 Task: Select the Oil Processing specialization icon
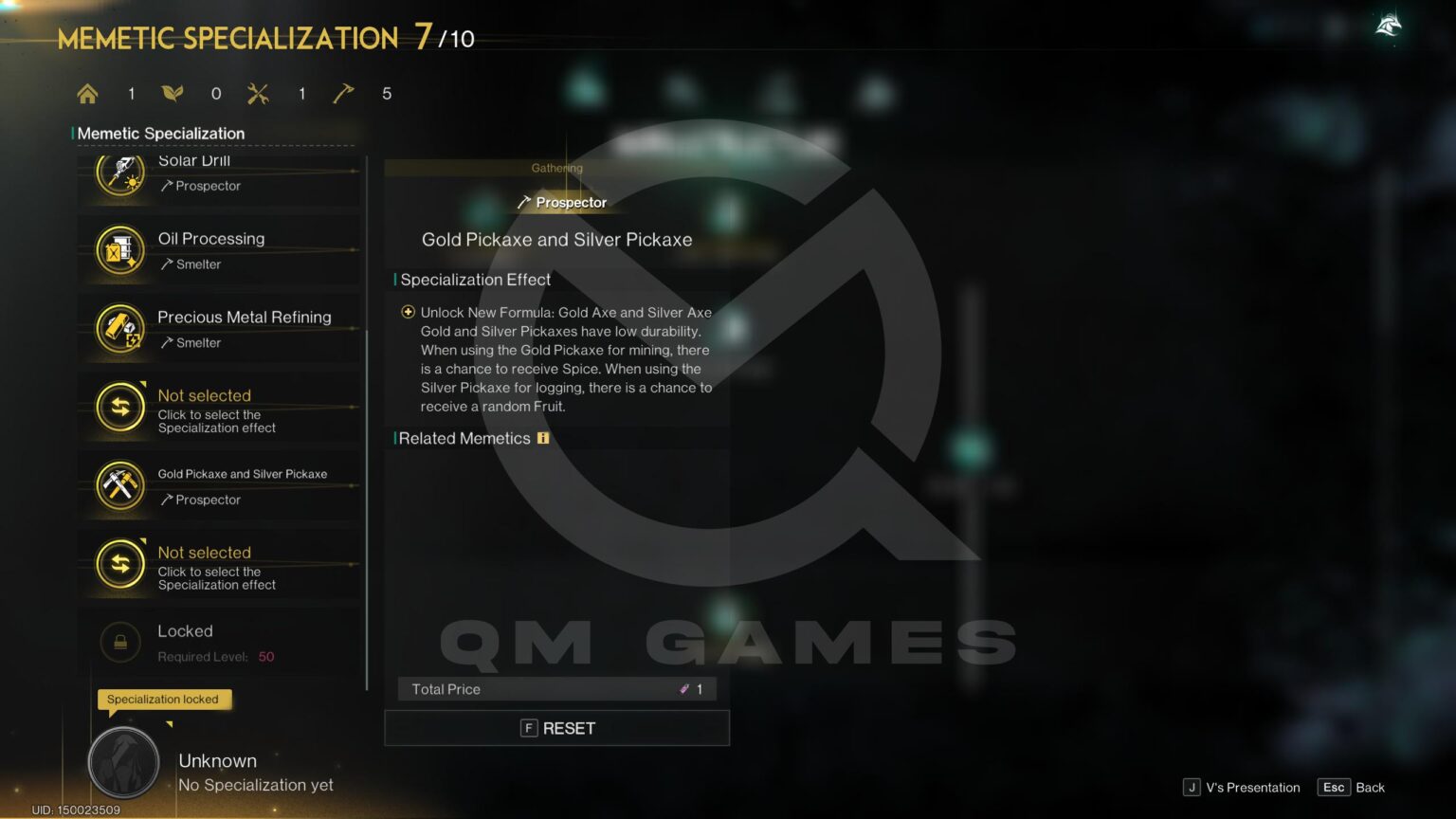pyautogui.click(x=119, y=250)
